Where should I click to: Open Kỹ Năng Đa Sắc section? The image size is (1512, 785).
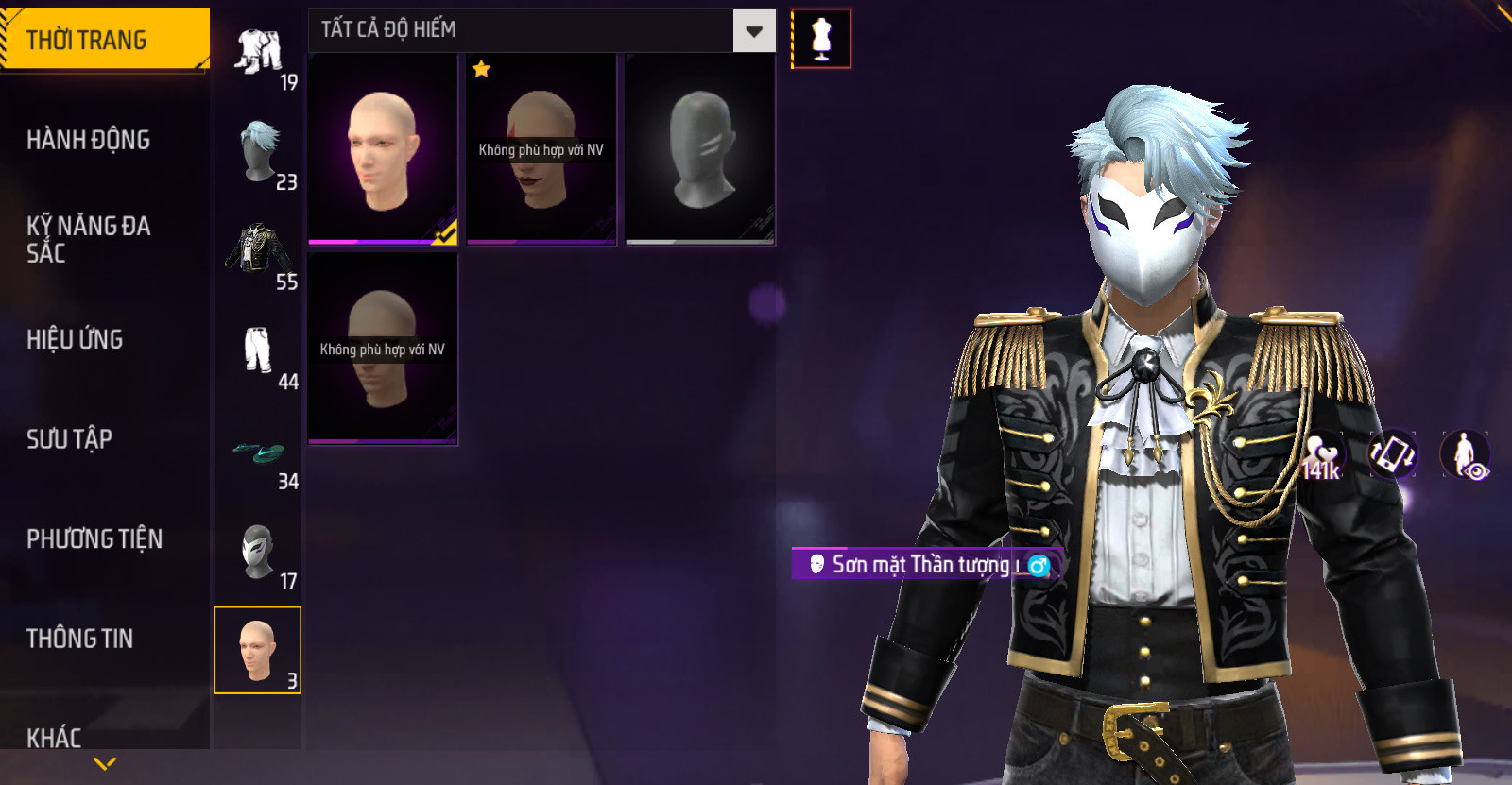pos(89,239)
